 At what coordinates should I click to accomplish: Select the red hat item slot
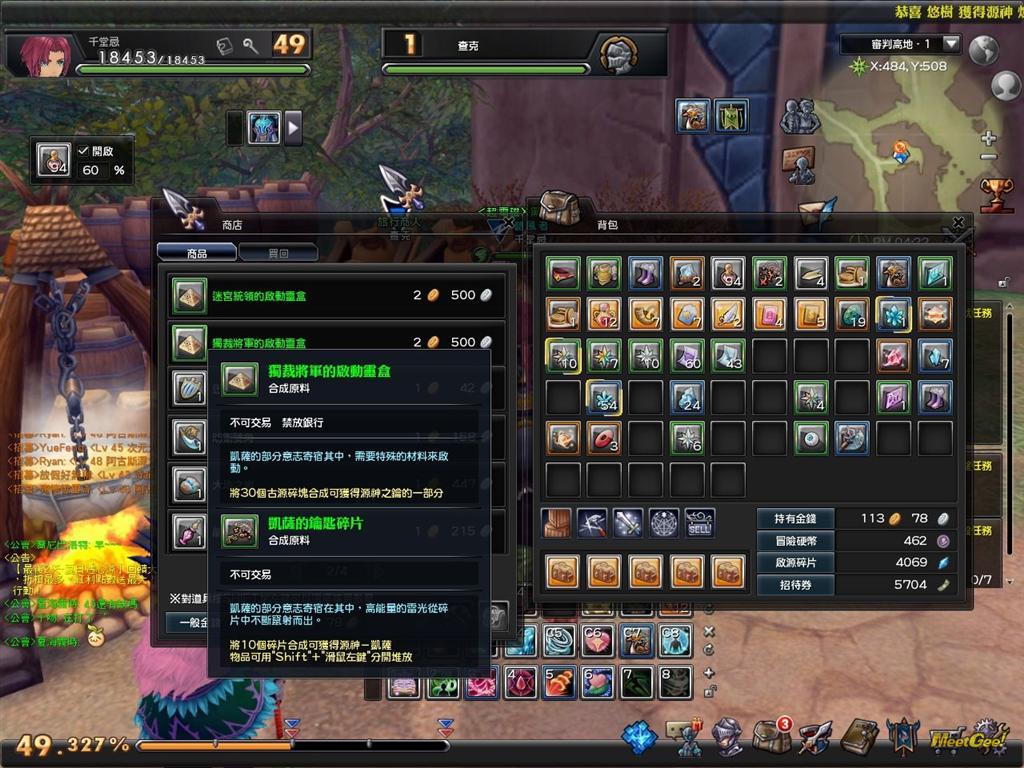point(564,274)
